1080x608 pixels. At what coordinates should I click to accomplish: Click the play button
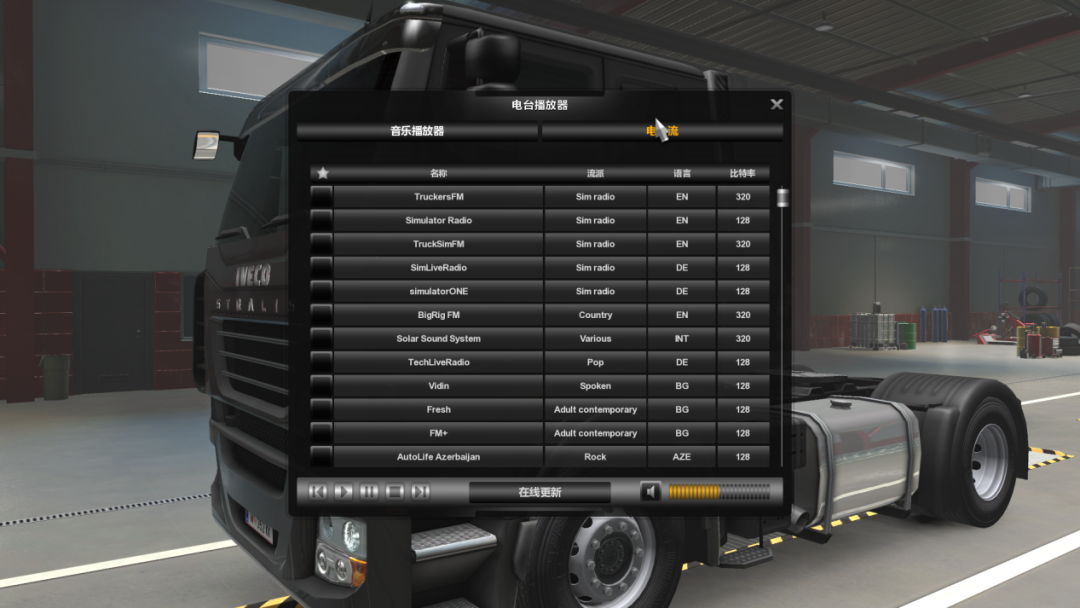pyautogui.click(x=343, y=492)
